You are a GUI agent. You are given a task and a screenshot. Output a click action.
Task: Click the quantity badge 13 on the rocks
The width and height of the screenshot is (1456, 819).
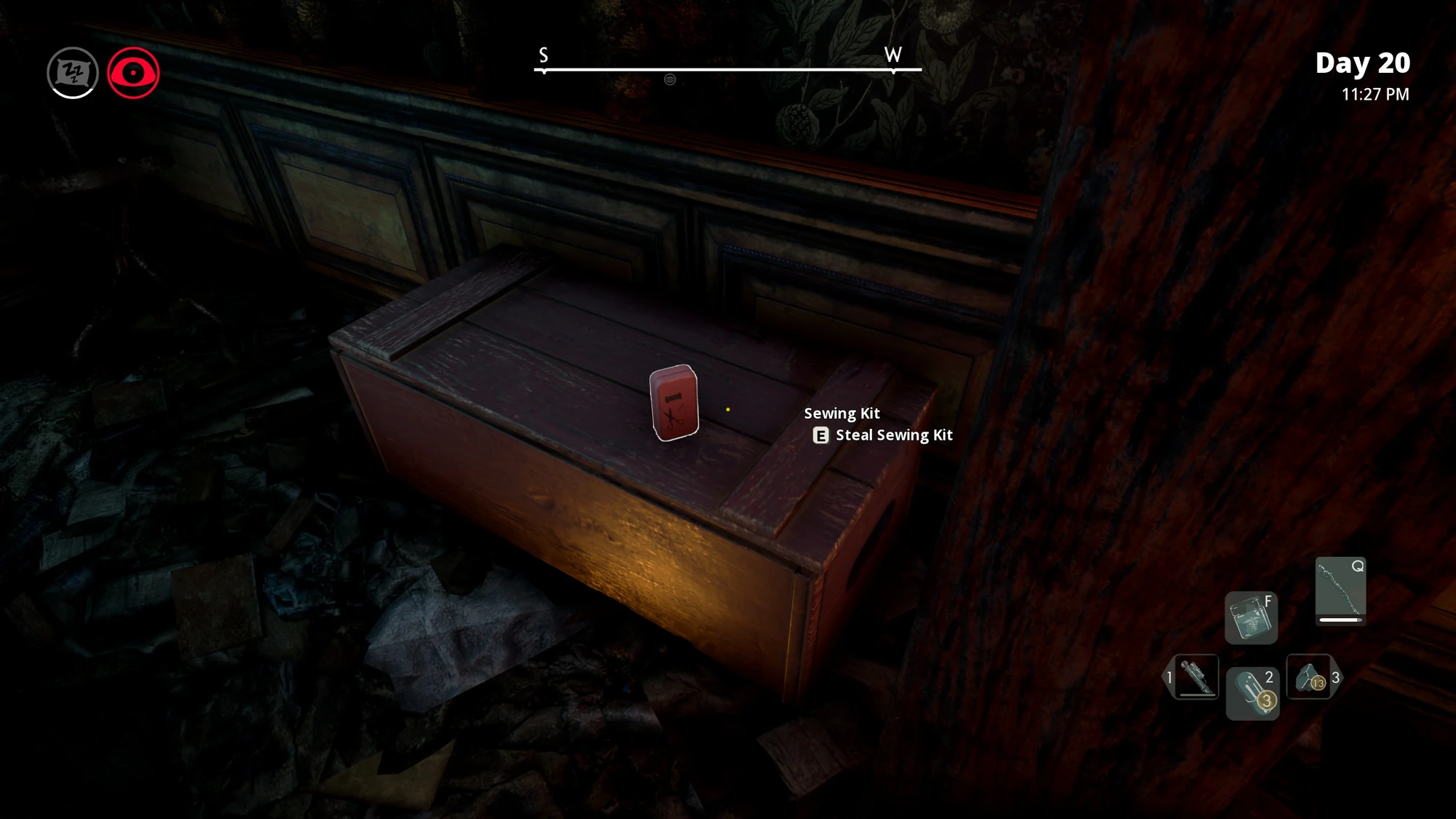tap(1318, 684)
